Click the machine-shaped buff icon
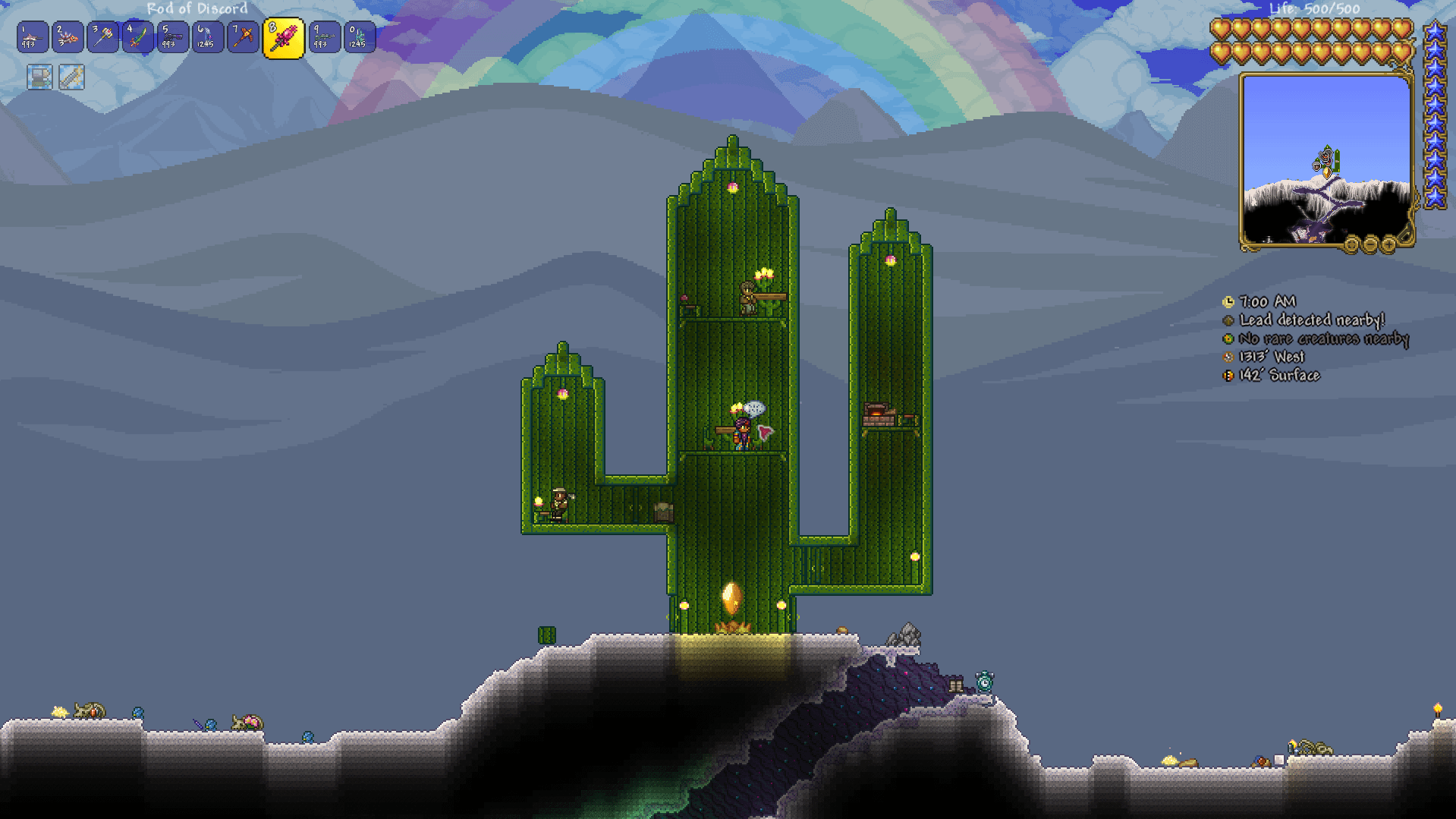 click(39, 77)
